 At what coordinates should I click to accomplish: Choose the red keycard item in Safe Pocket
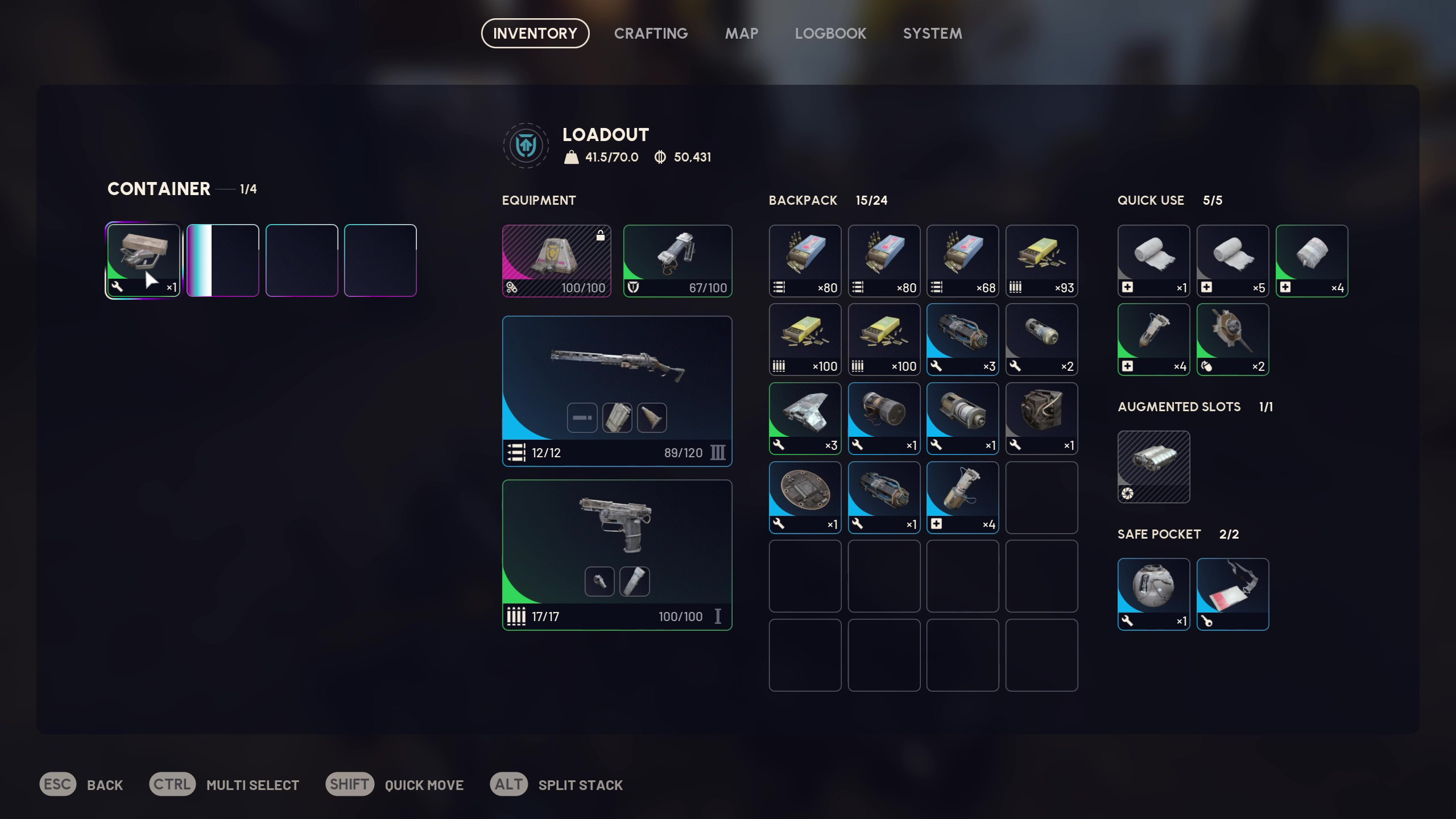[1232, 593]
